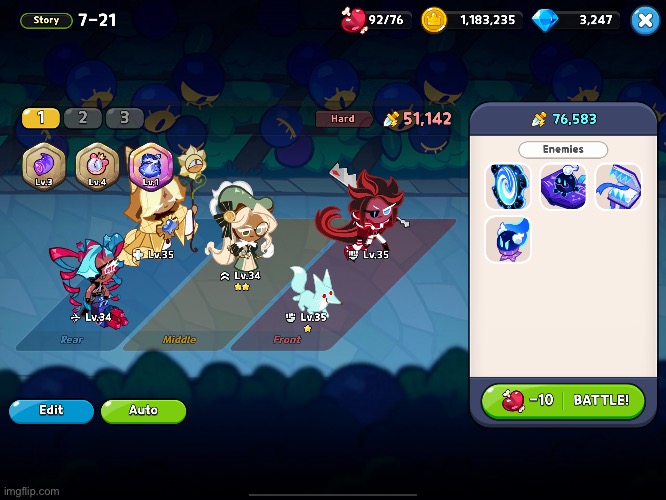The width and height of the screenshot is (666, 500).
Task: View the blue-flame bow-tie enemy
Action: [x=509, y=240]
